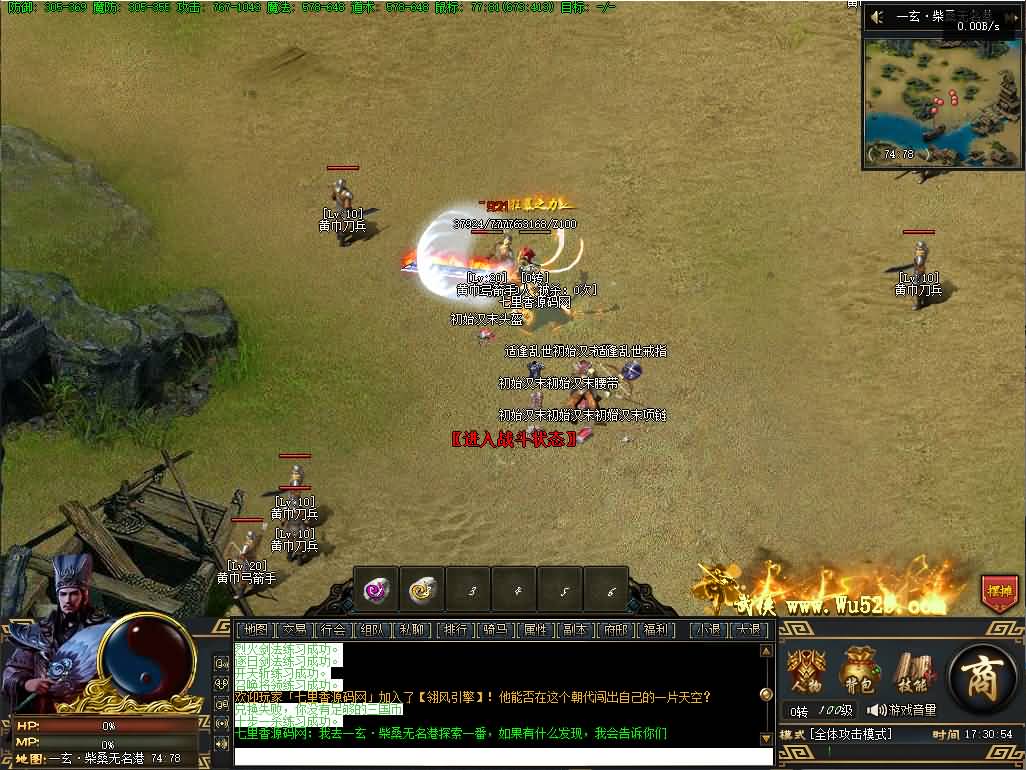The height and width of the screenshot is (770, 1026).
Task: Open the 地图 (Map) menu button
Action: [255, 630]
